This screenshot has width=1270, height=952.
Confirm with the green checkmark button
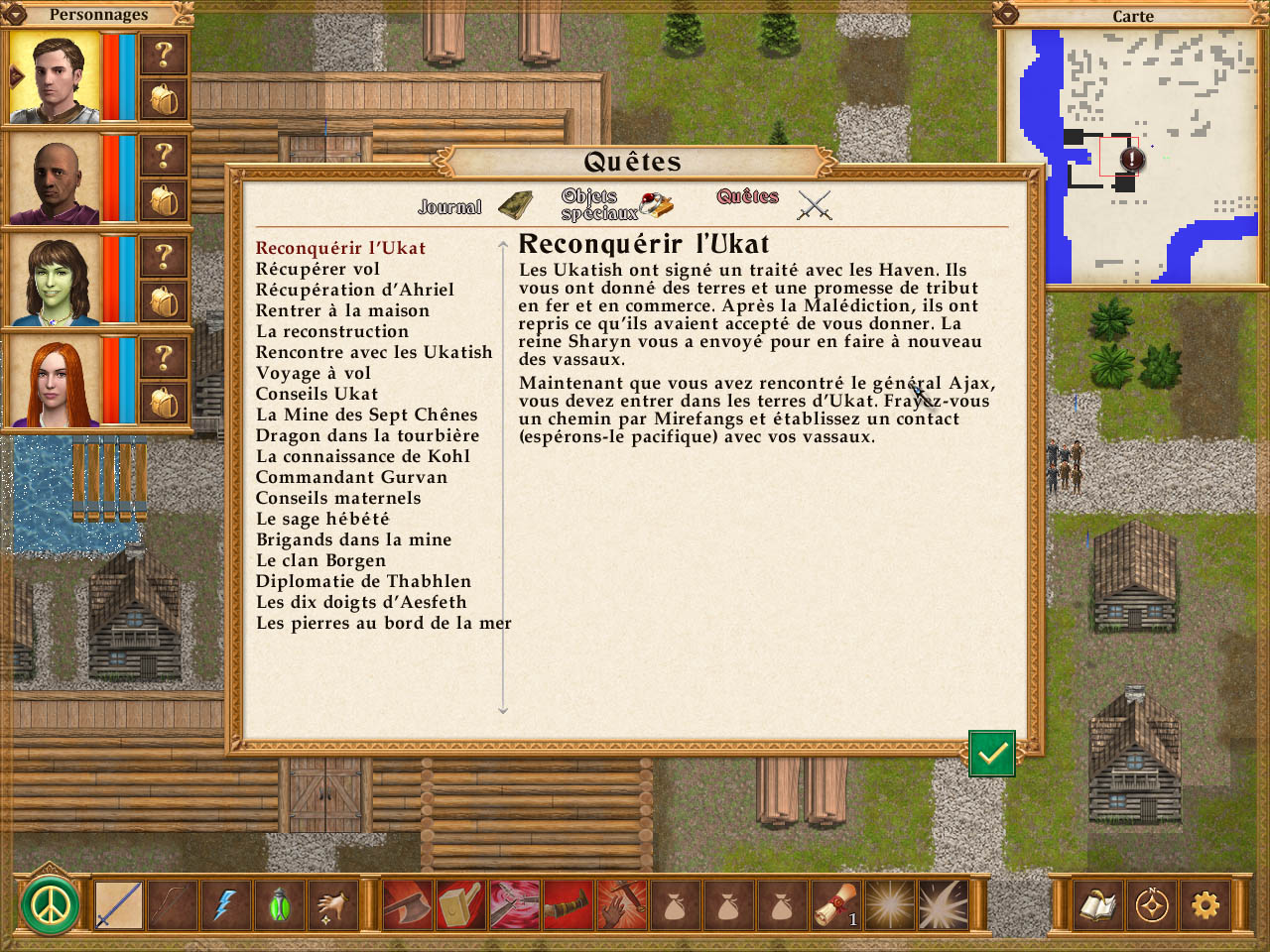[991, 755]
